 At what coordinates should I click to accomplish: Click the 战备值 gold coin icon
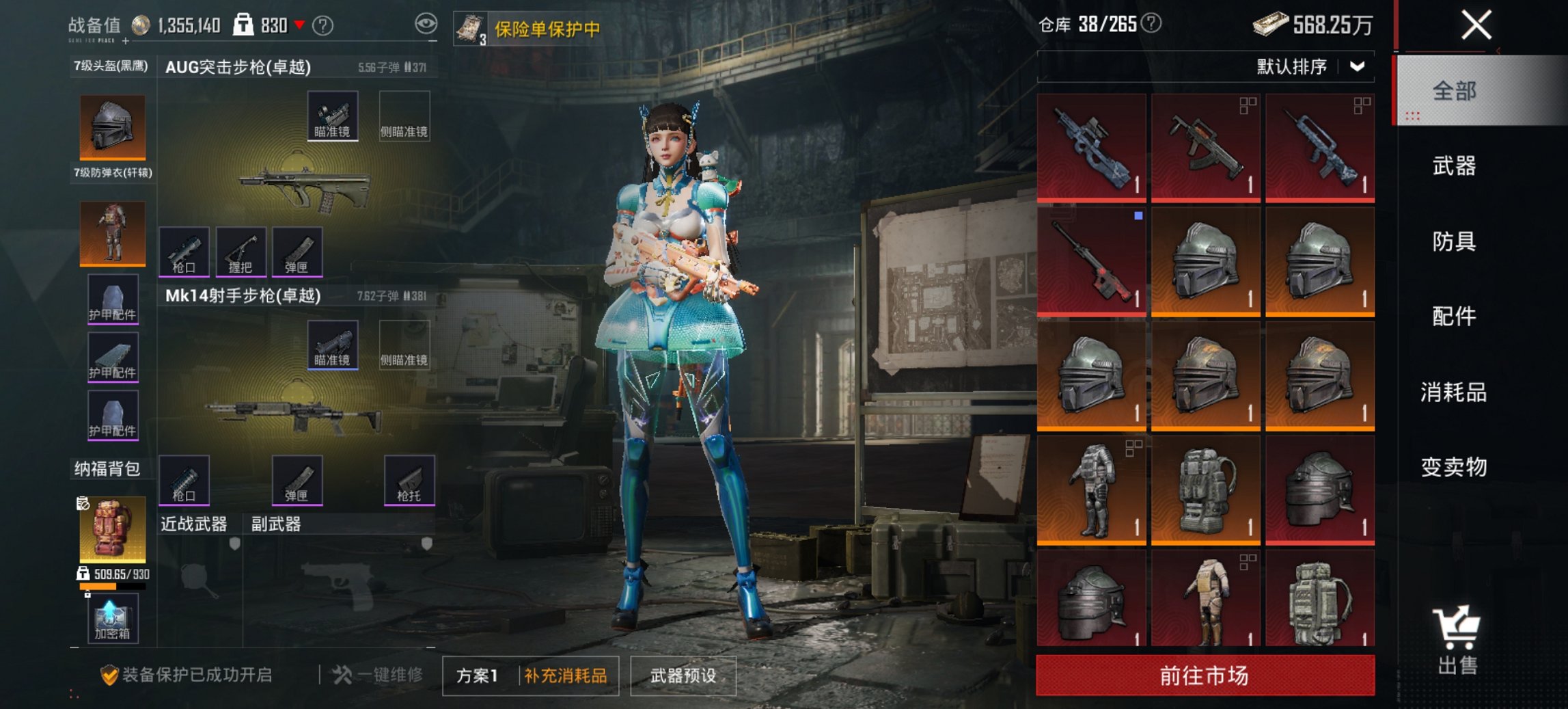[x=141, y=24]
